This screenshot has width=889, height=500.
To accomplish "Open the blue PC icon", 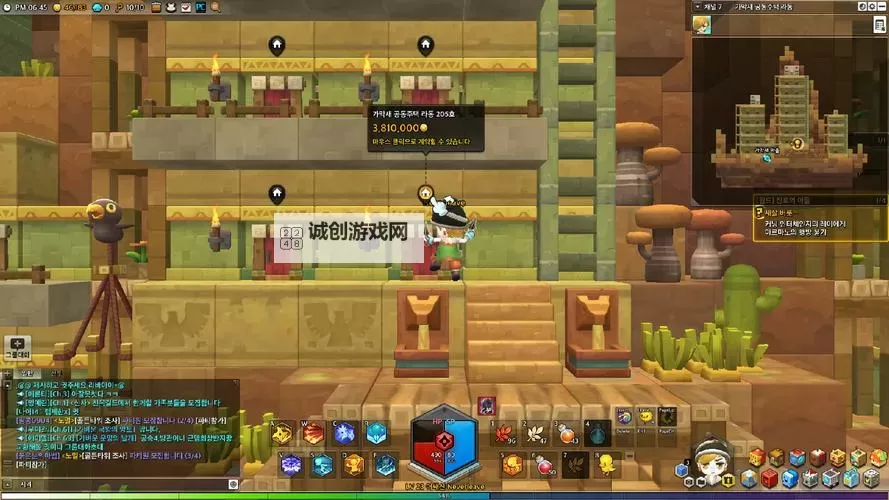I will pyautogui.click(x=201, y=7).
